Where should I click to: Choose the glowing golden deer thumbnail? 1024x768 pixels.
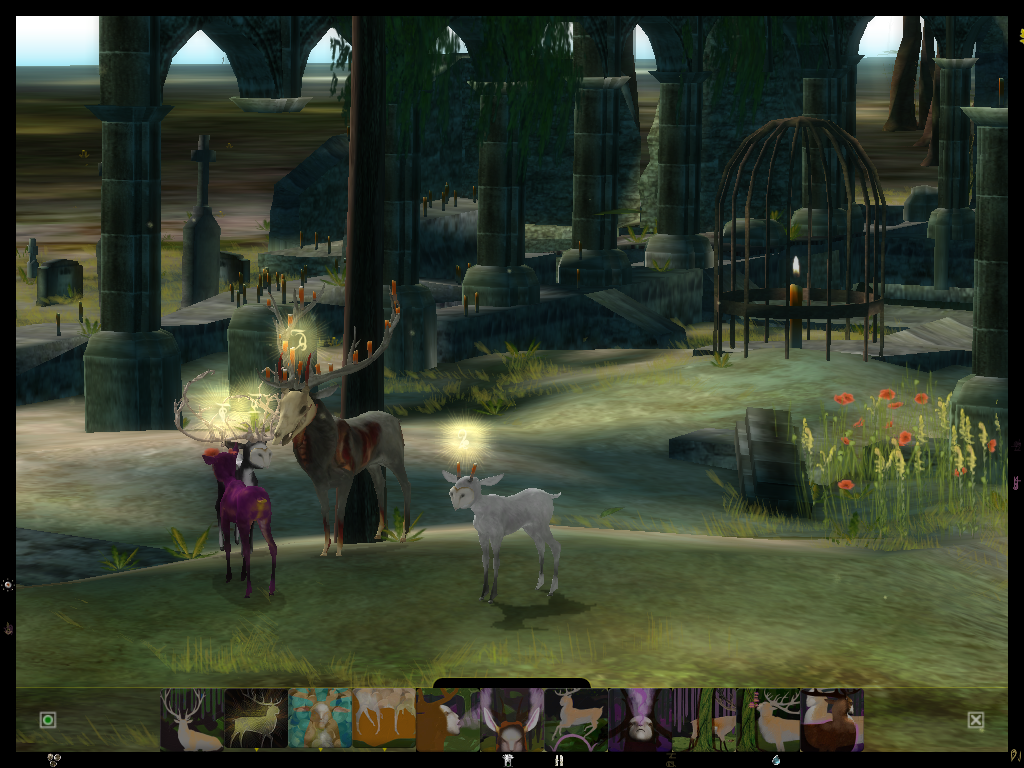(256, 719)
